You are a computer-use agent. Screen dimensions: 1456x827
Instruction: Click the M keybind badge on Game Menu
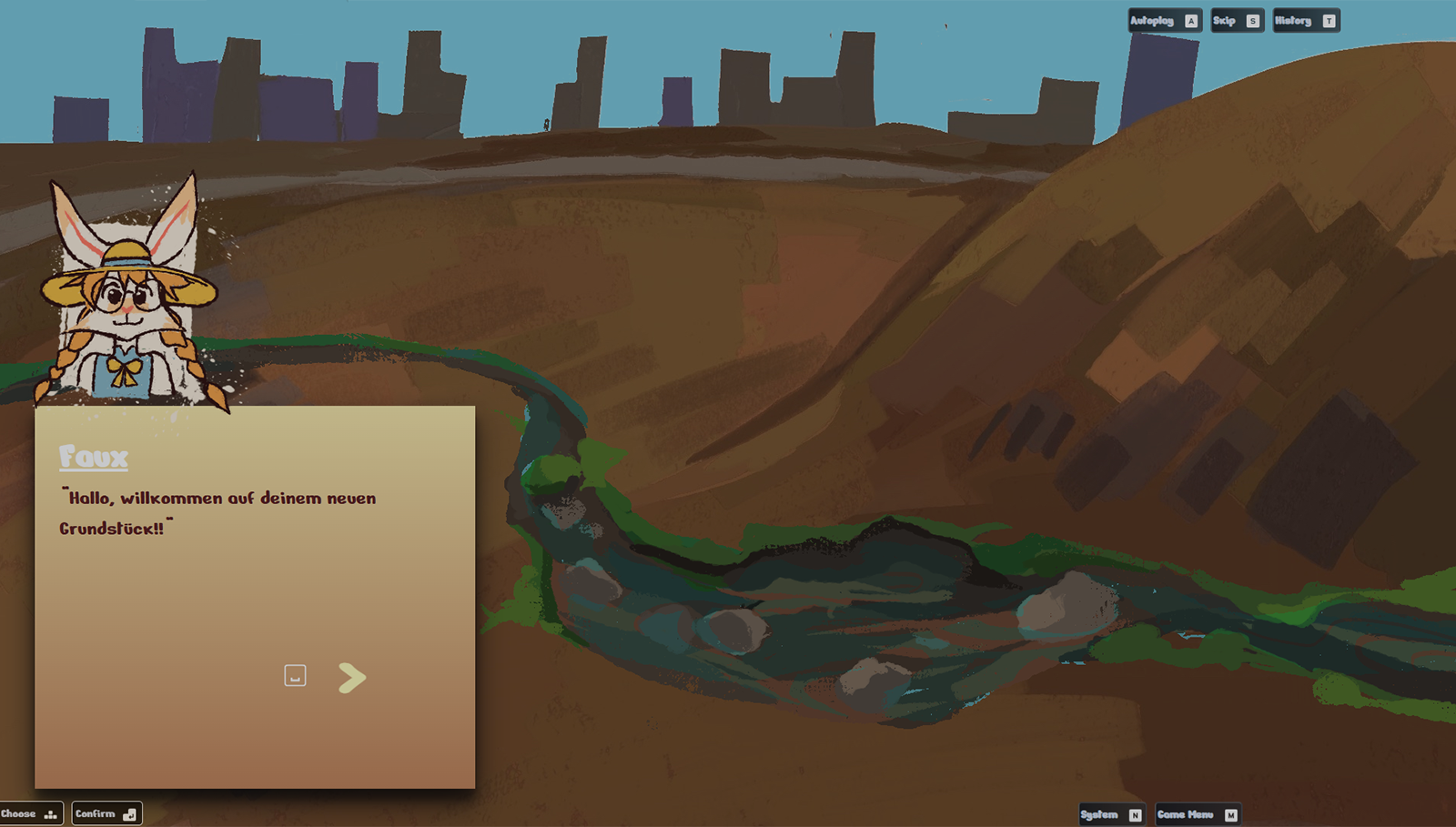[1230, 814]
